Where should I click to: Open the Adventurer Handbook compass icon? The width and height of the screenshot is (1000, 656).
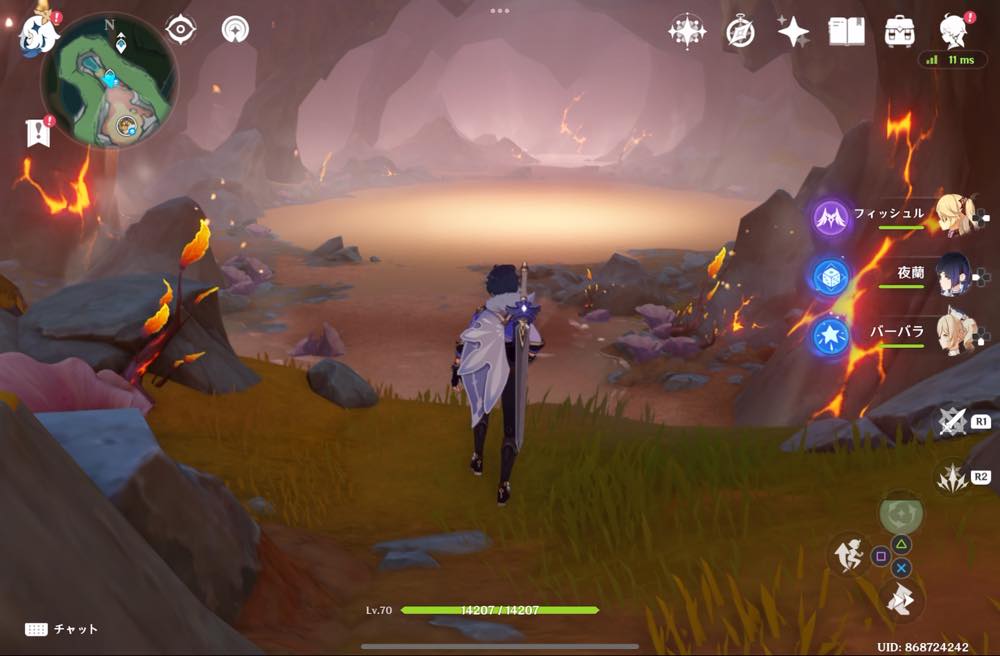(740, 32)
